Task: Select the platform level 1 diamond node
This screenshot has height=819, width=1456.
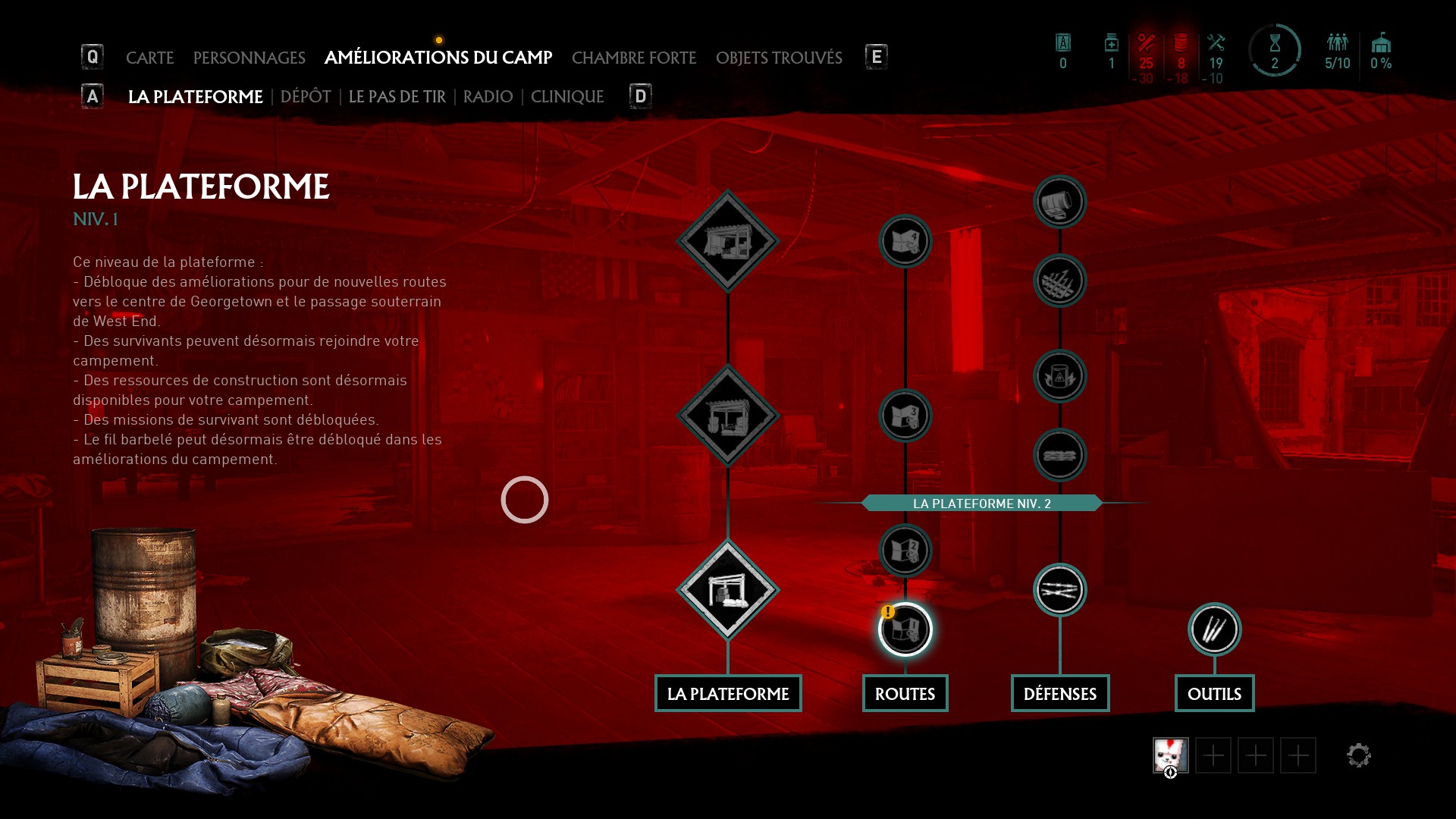Action: coord(728,590)
